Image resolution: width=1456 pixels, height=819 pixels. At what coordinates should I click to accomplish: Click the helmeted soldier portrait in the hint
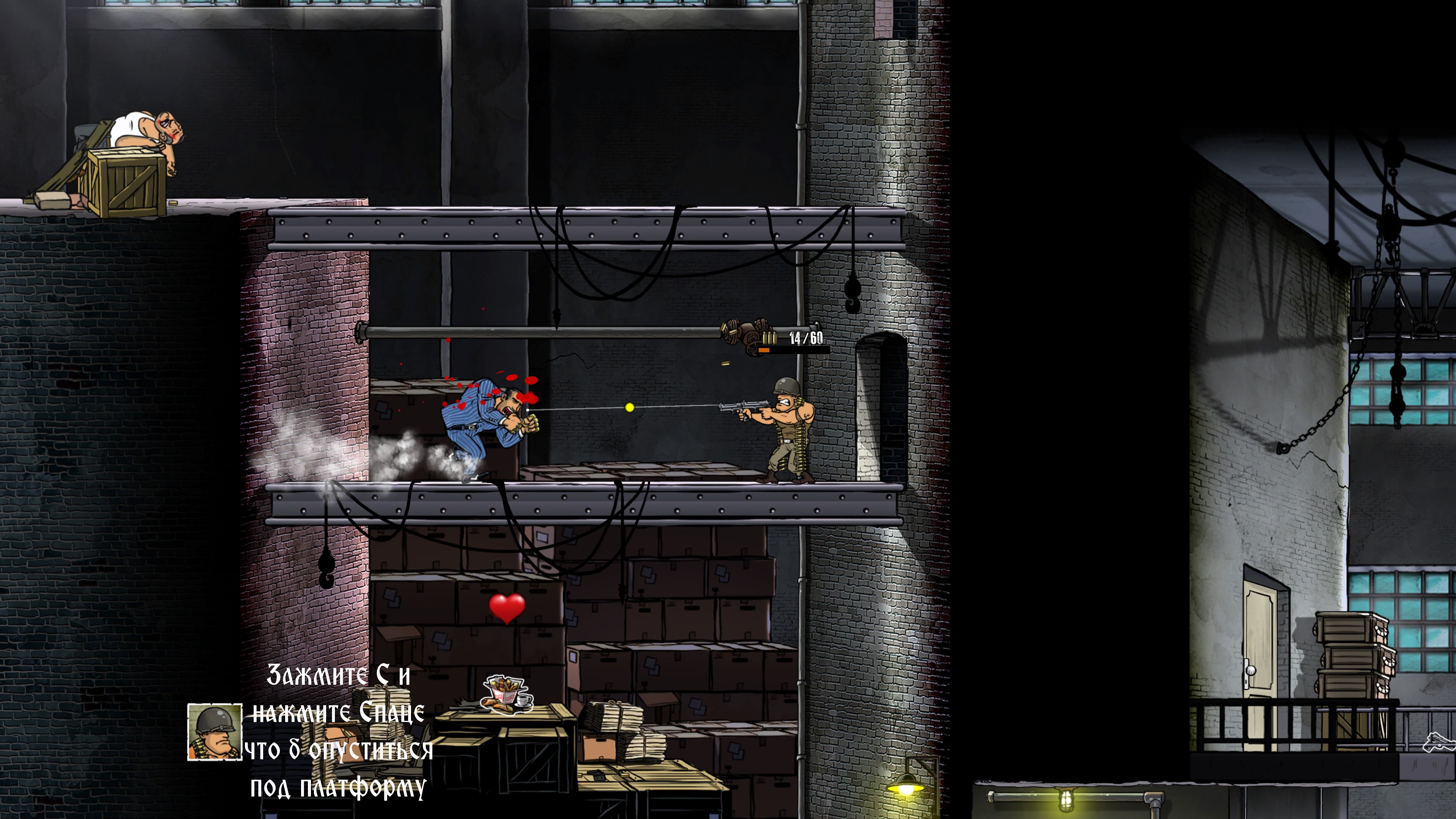(215, 732)
